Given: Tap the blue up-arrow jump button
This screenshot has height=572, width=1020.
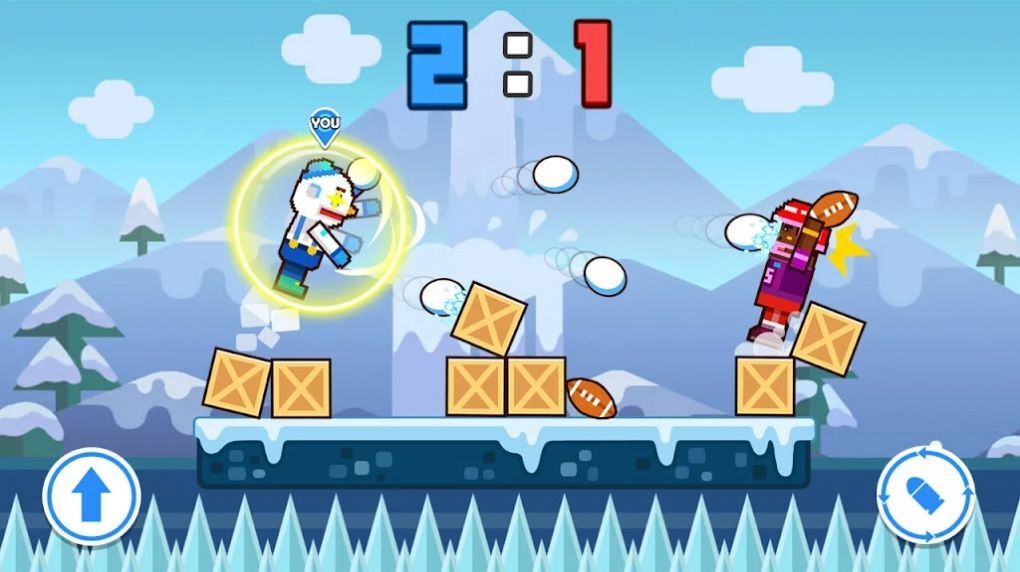Looking at the screenshot, I should point(91,497).
